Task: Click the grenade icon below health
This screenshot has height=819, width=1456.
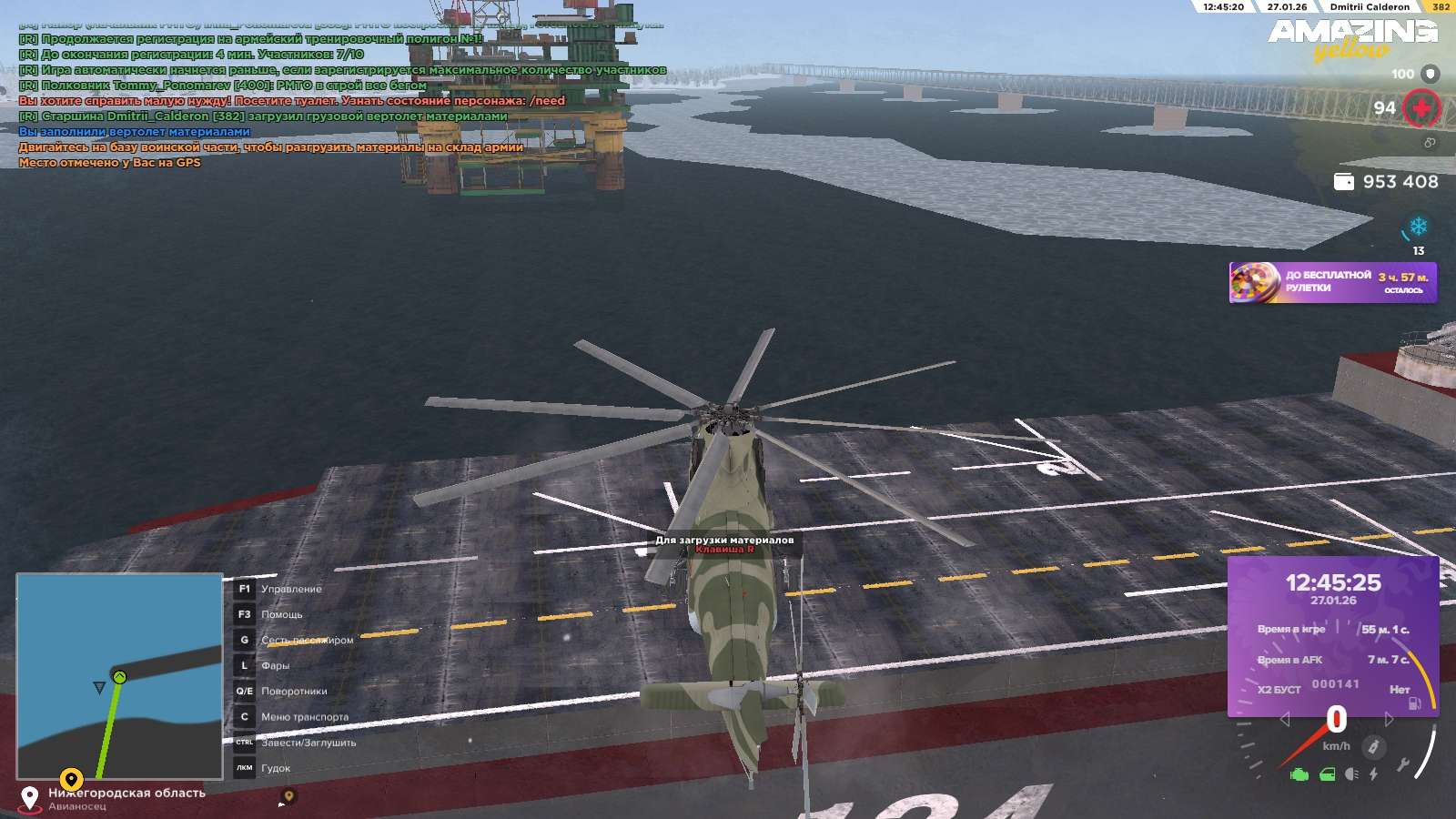Action: click(x=1430, y=143)
